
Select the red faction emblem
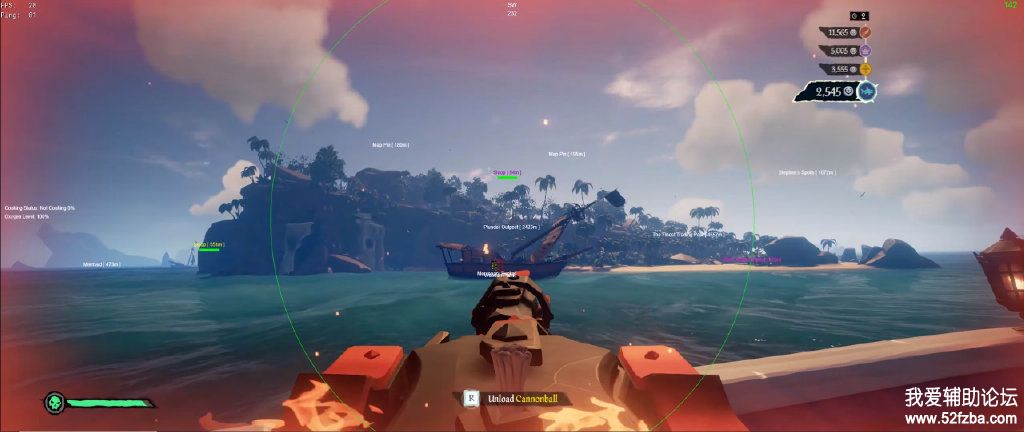click(x=866, y=32)
